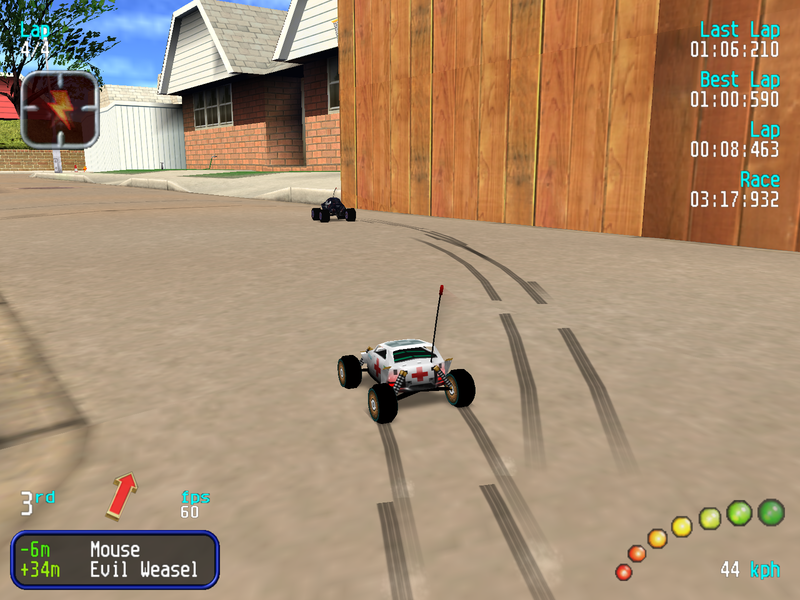Click the red direction arrow indicator
The image size is (800, 600).
pyautogui.click(x=121, y=496)
